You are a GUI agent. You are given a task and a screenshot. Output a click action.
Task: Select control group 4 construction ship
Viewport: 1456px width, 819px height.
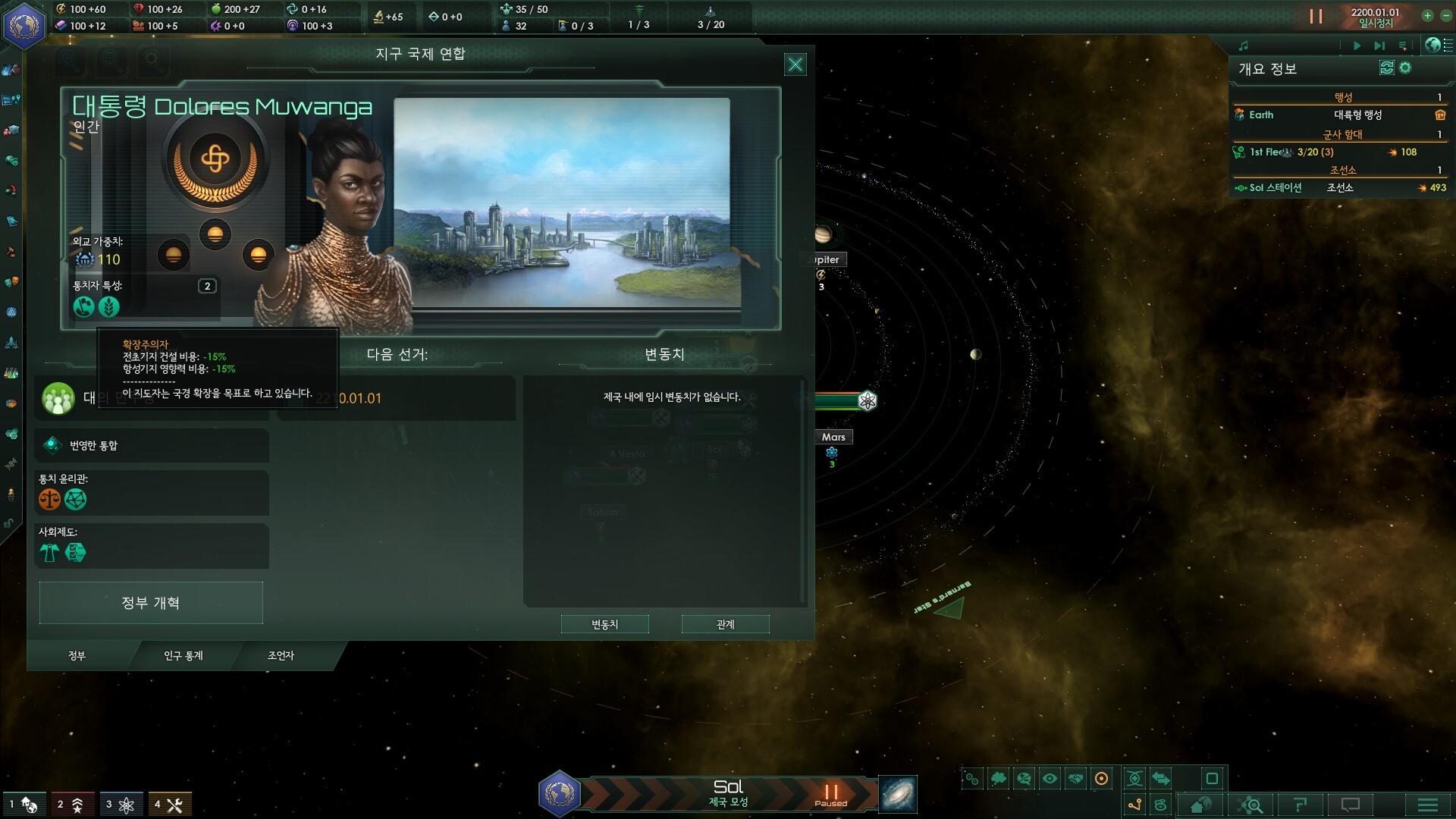(x=168, y=805)
